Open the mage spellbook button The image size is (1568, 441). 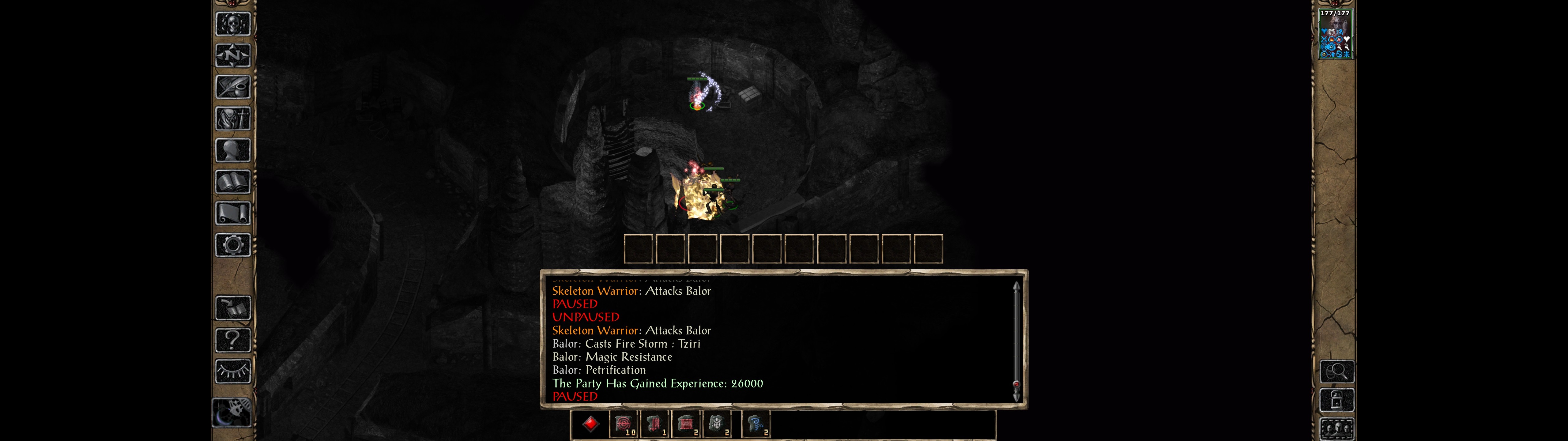click(233, 182)
